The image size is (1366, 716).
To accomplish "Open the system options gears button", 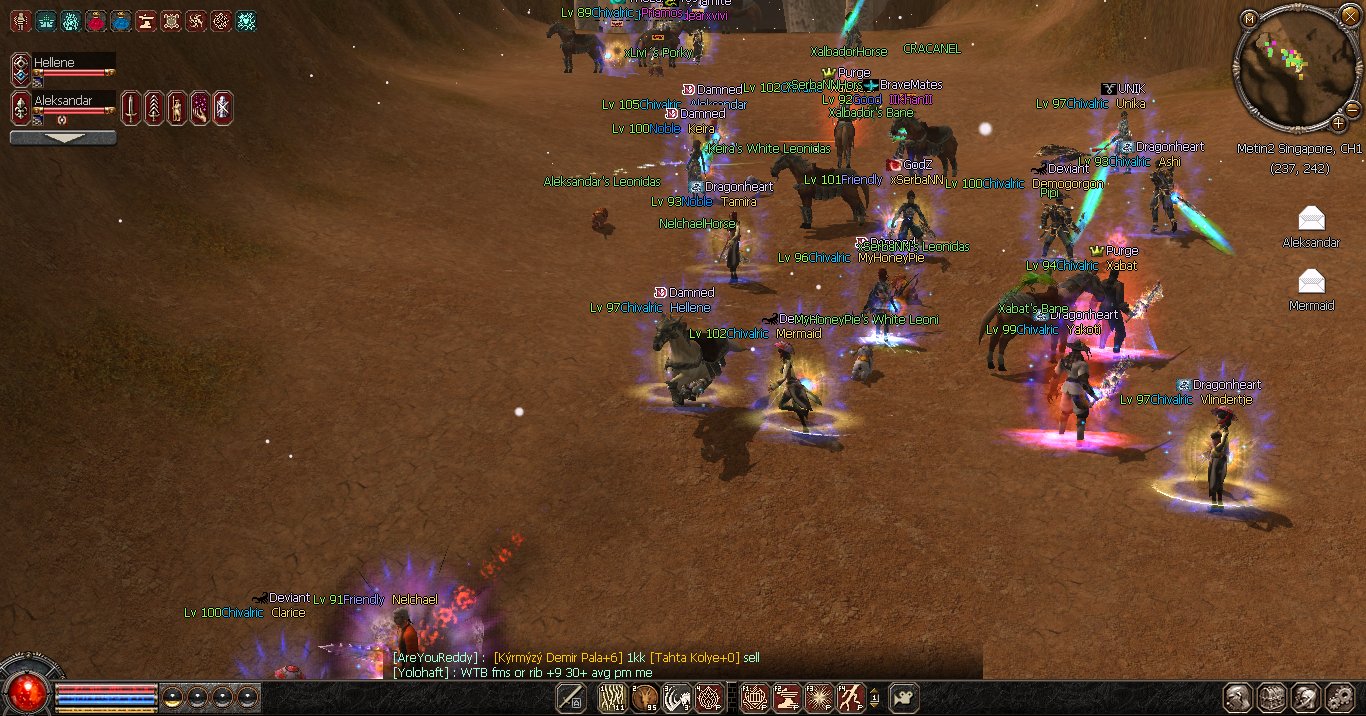I will tap(1339, 698).
